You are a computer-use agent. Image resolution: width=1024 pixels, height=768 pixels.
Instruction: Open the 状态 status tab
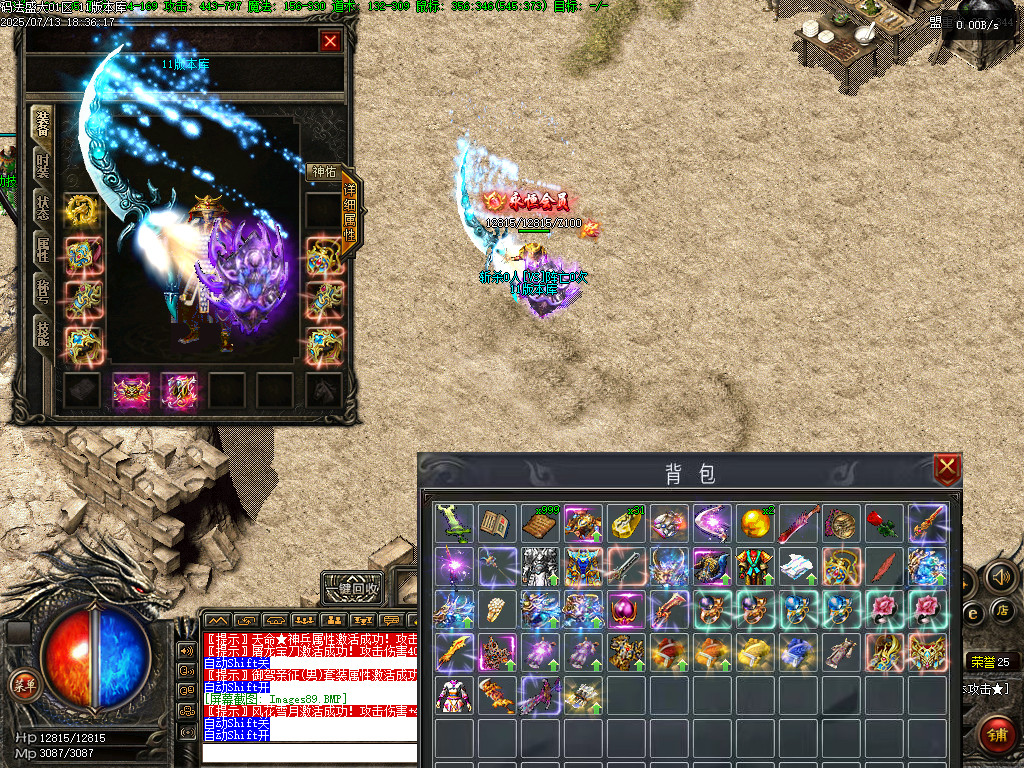tap(42, 208)
